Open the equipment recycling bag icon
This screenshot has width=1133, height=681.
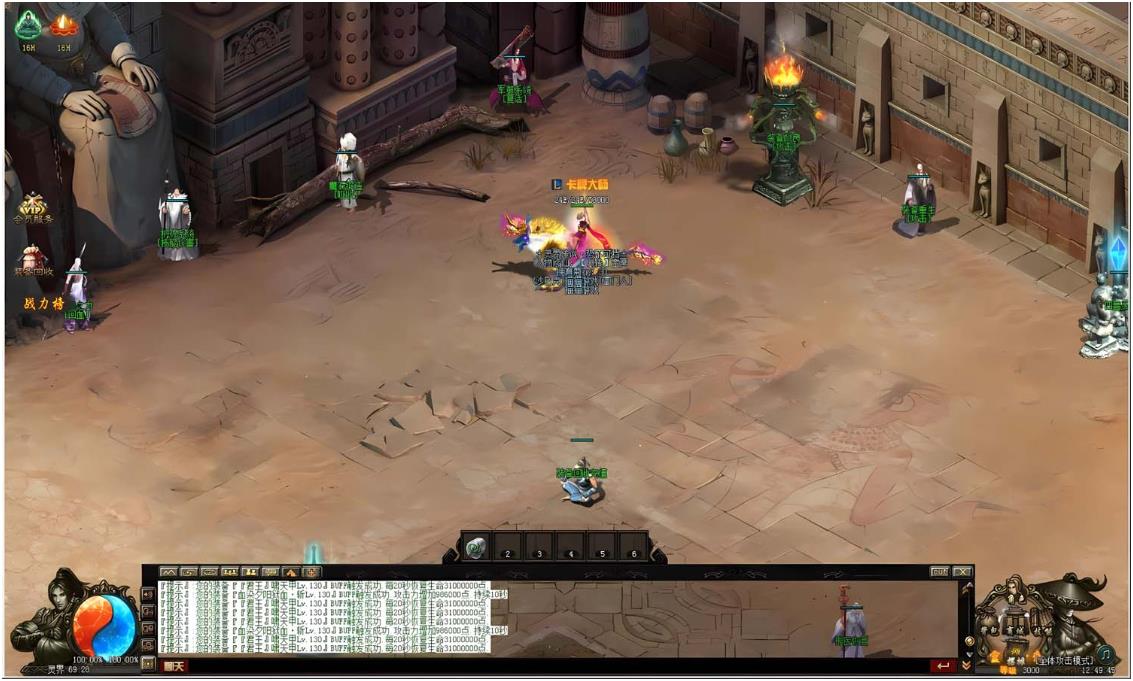[x=33, y=259]
